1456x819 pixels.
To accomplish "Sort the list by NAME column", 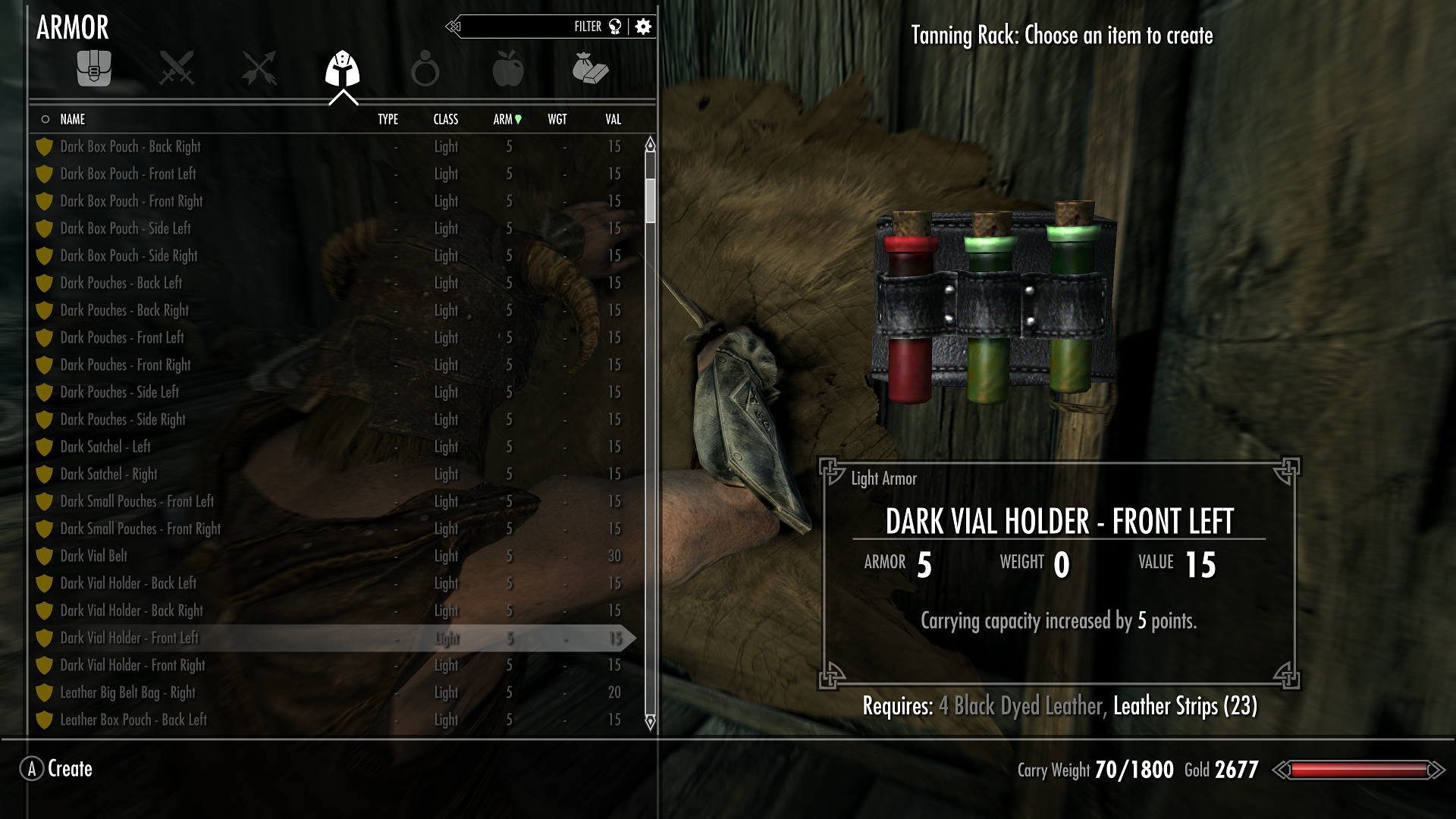I will [73, 119].
